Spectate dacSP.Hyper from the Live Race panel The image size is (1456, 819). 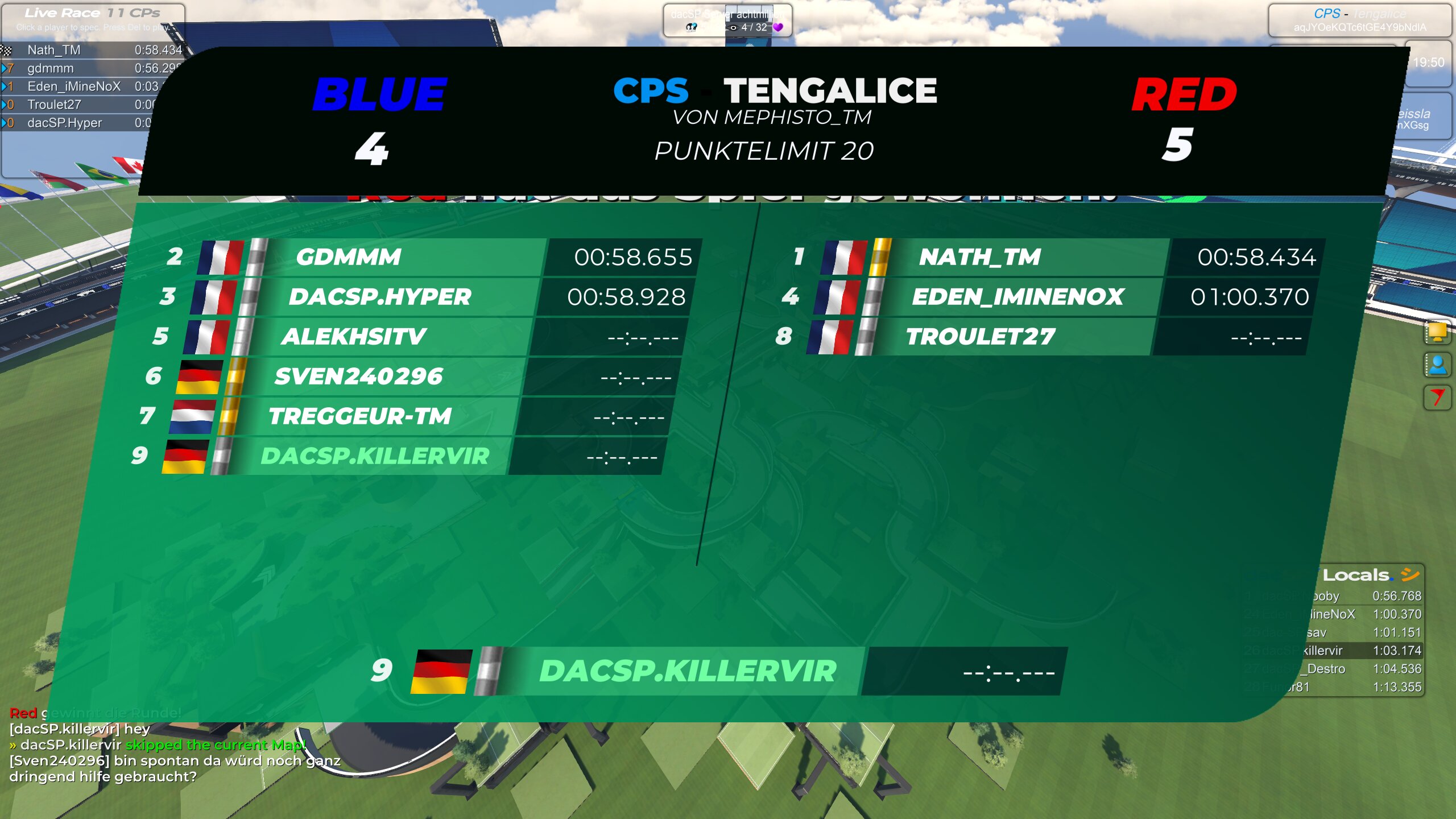click(x=65, y=123)
